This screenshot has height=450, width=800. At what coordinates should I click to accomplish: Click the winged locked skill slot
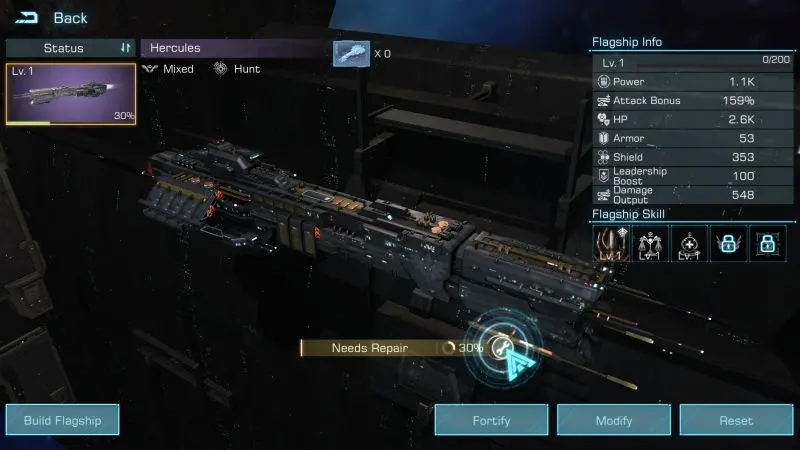(729, 243)
